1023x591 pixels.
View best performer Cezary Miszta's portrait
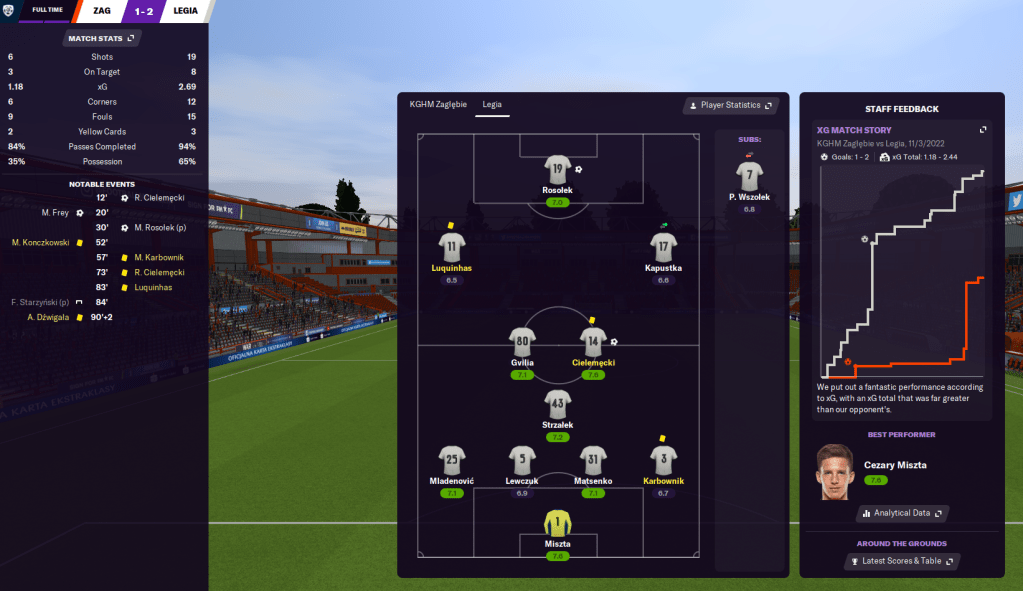[x=837, y=472]
